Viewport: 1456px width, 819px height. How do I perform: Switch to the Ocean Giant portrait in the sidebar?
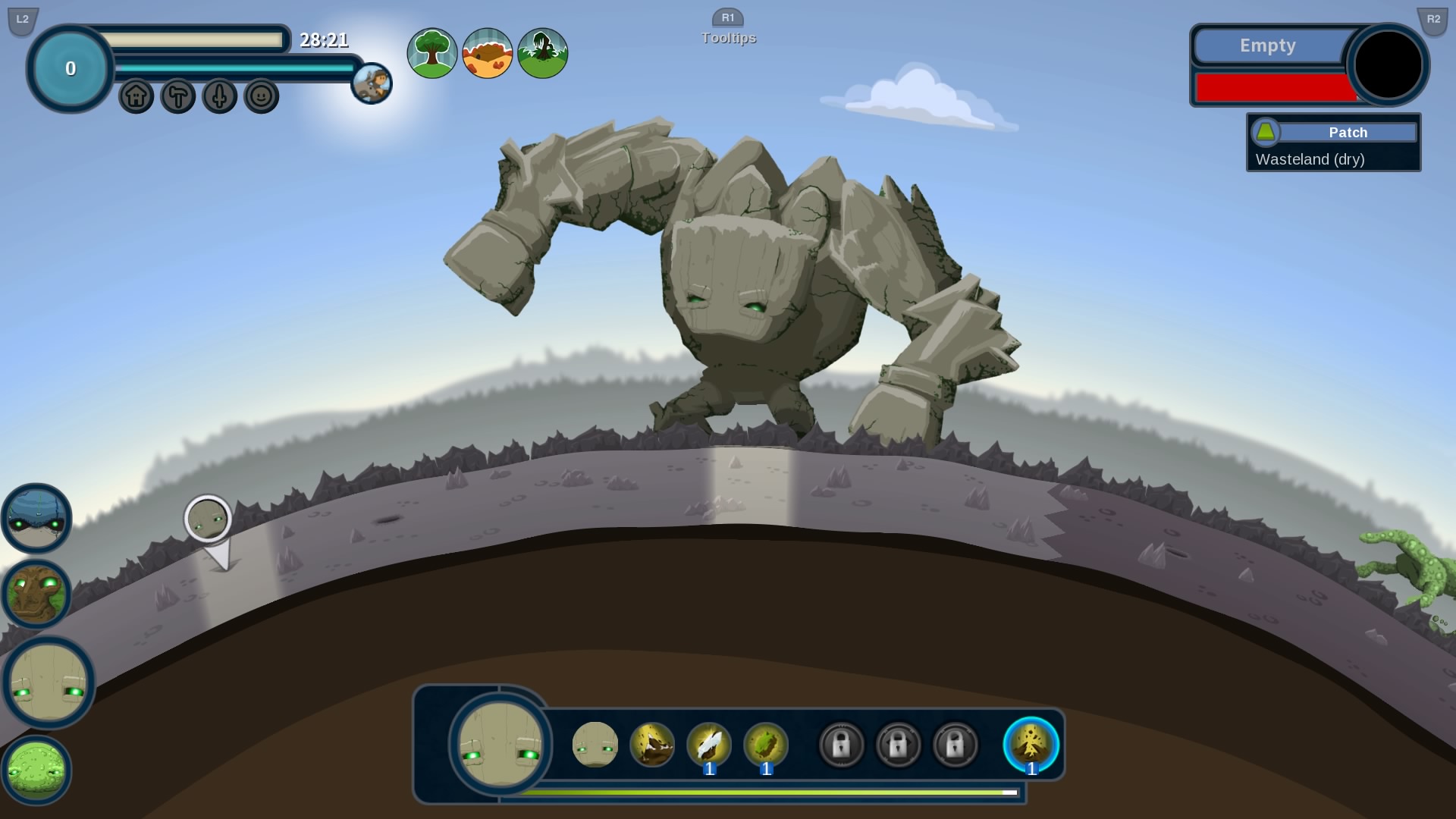[x=36, y=519]
